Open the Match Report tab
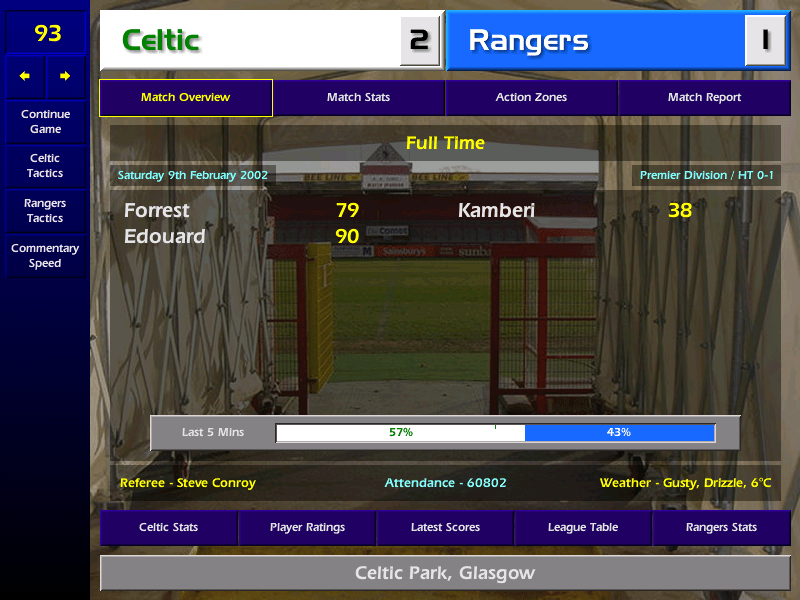Image resolution: width=800 pixels, height=600 pixels. click(704, 98)
